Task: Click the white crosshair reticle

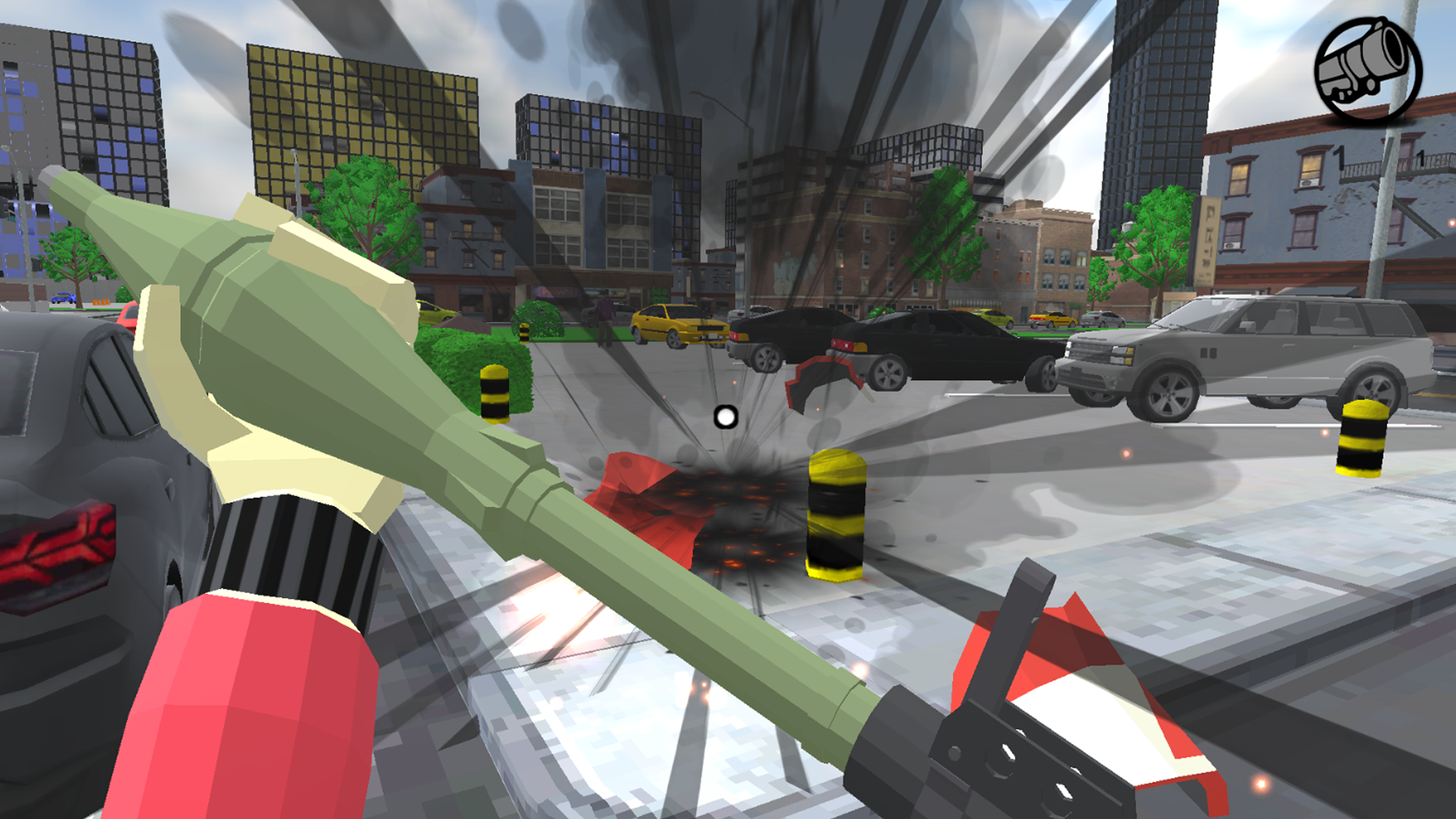Action: (x=725, y=415)
